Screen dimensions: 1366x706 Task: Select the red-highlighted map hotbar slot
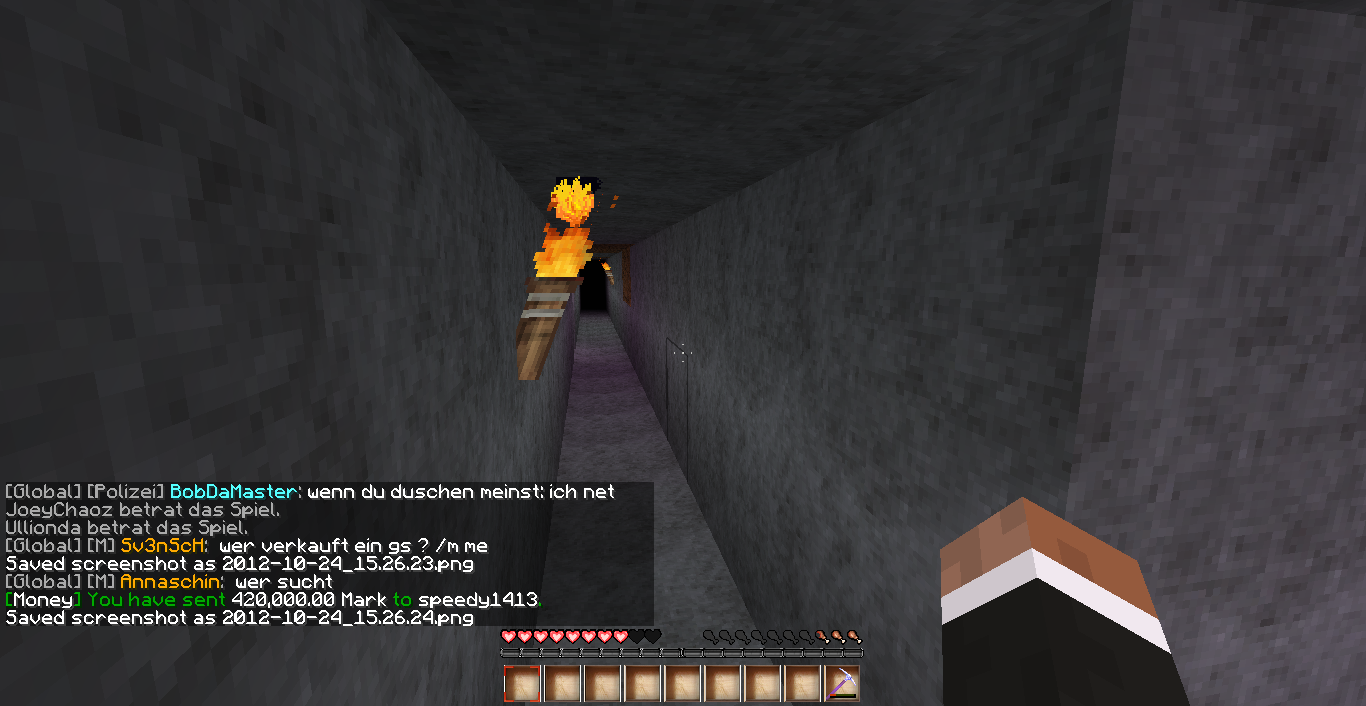522,684
